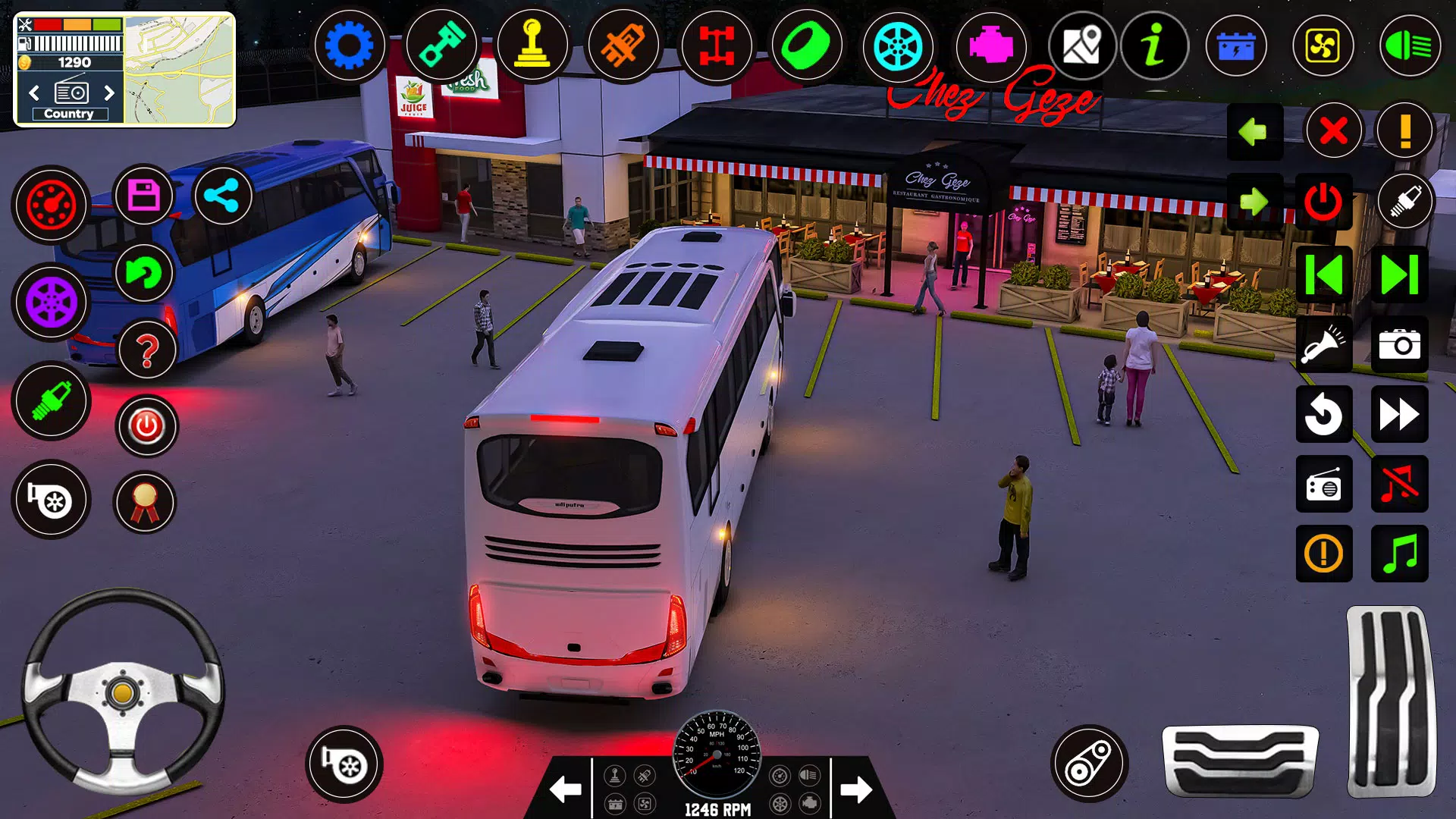Image resolution: width=1456 pixels, height=819 pixels.
Task: Click the minimap in the corner
Action: [179, 70]
